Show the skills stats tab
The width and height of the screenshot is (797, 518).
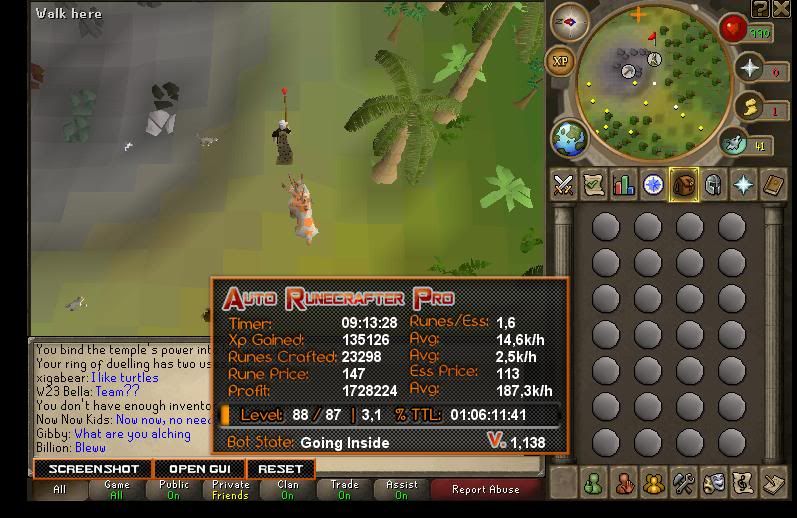point(624,184)
